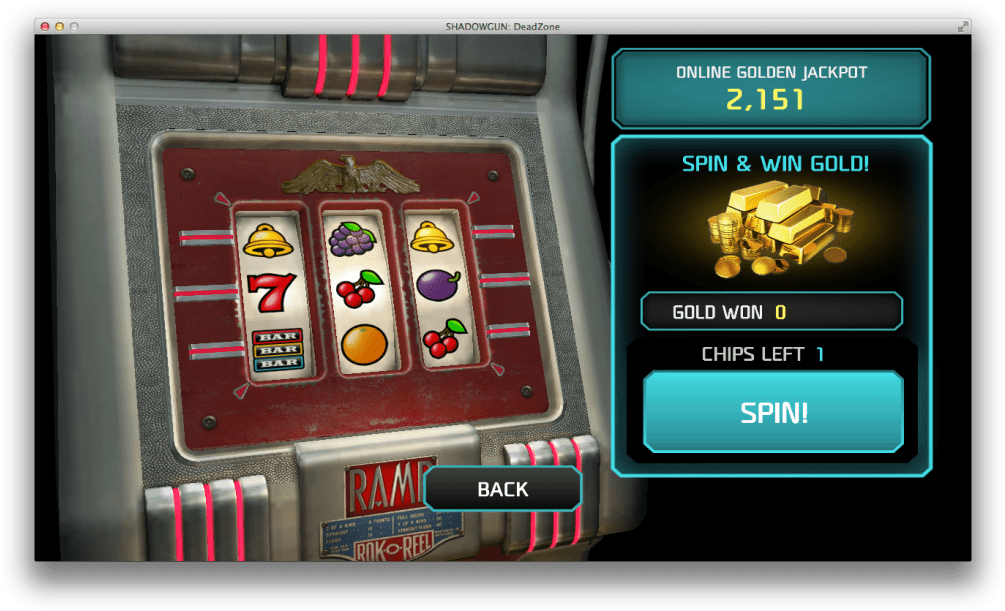The height and width of the screenshot is (611, 1005).
Task: Toggle fullscreen from the title bar arrows
Action: (963, 26)
